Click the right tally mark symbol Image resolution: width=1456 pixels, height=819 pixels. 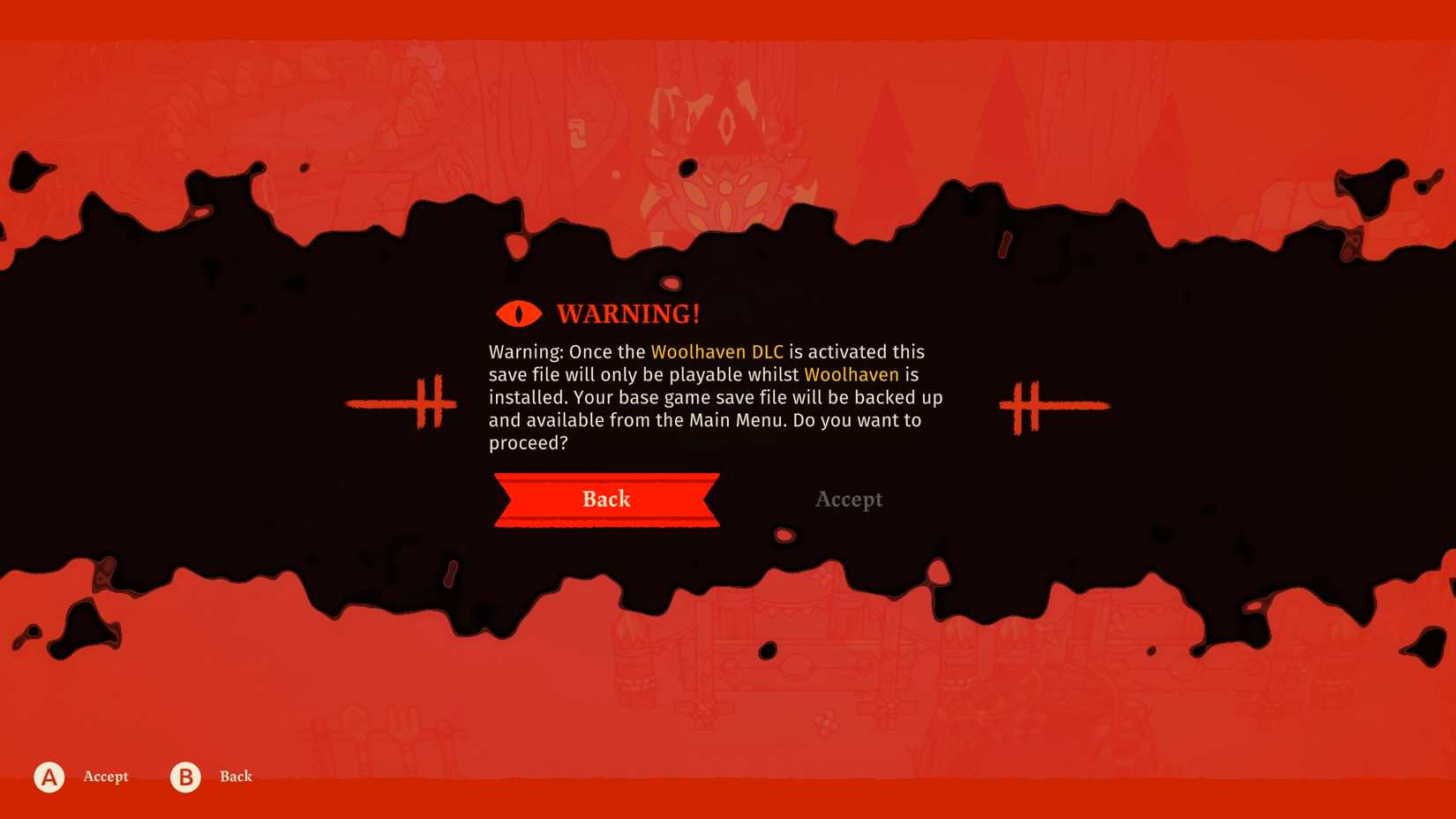(1054, 404)
